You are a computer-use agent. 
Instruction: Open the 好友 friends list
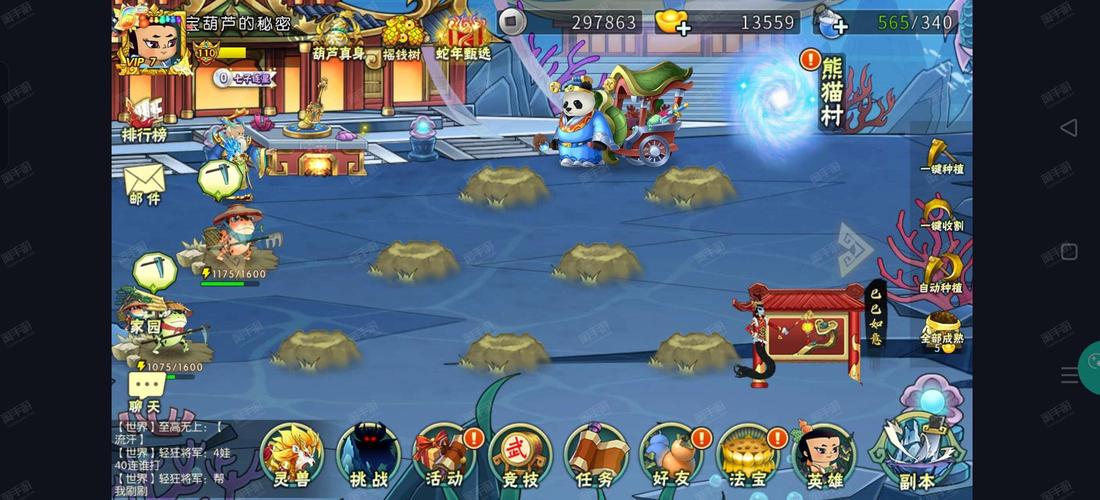pyautogui.click(x=671, y=455)
